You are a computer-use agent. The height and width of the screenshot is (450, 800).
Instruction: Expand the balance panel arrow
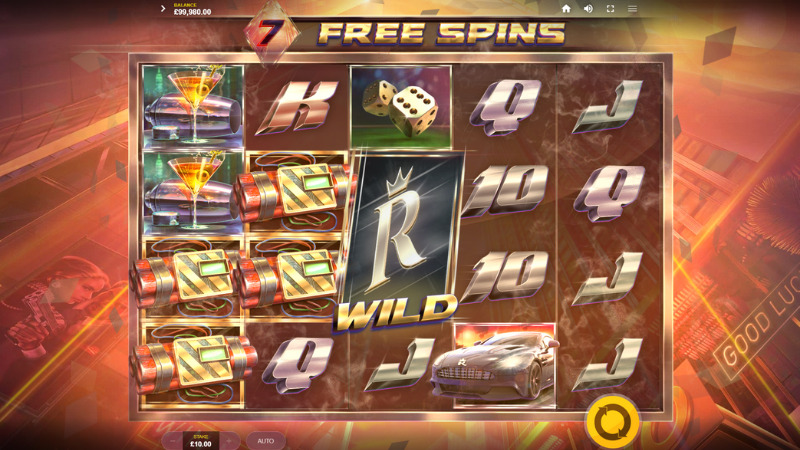(x=163, y=9)
